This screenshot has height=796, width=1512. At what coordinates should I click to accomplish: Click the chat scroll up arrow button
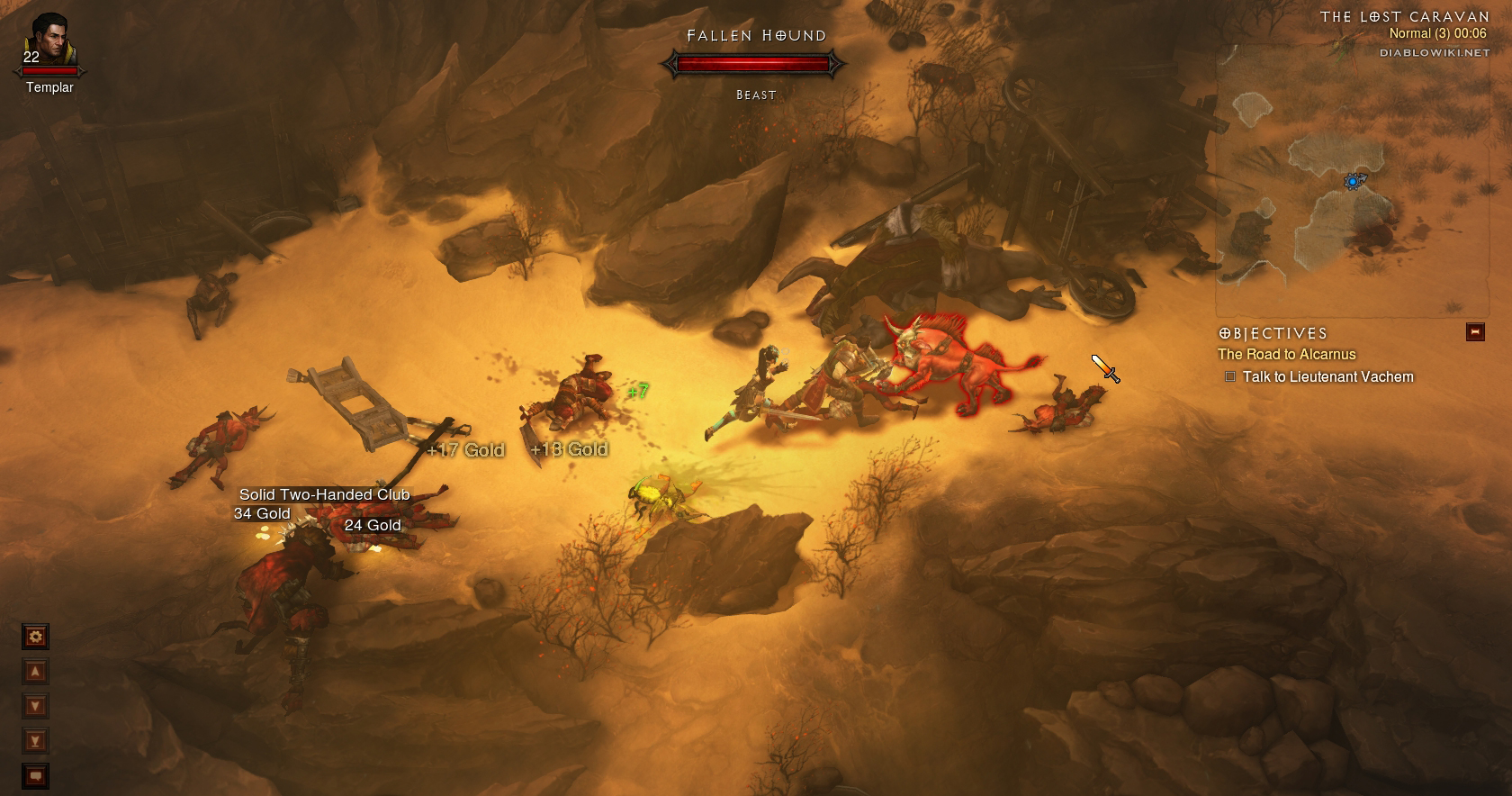click(x=35, y=672)
